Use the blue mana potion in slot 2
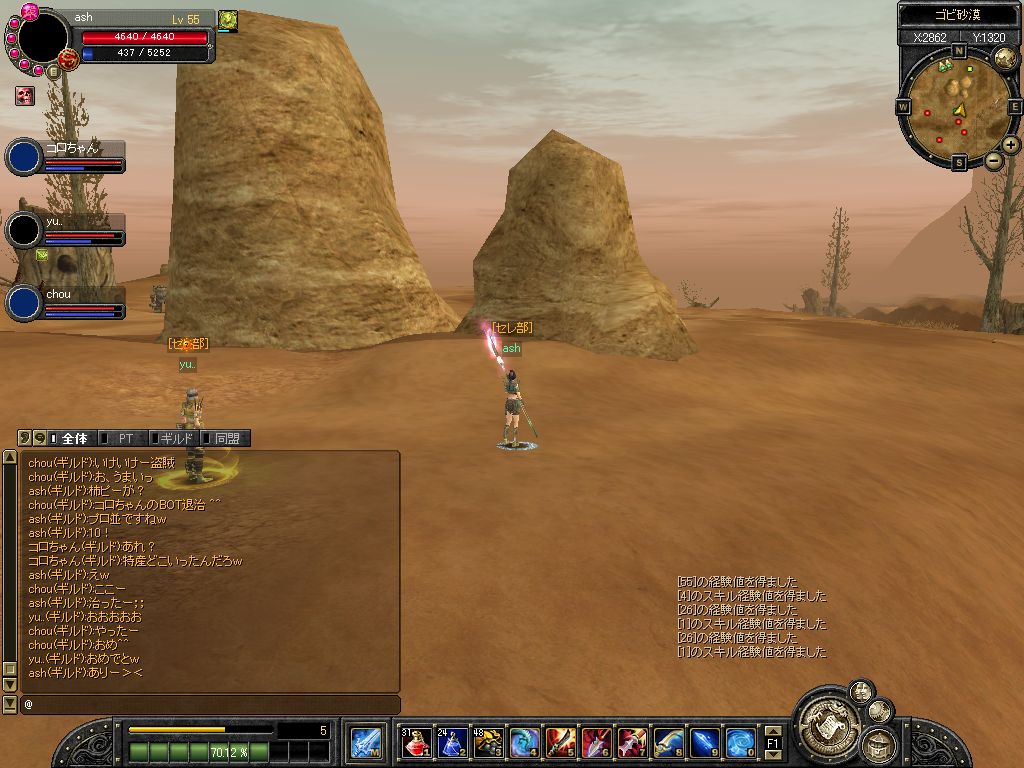 (452, 743)
